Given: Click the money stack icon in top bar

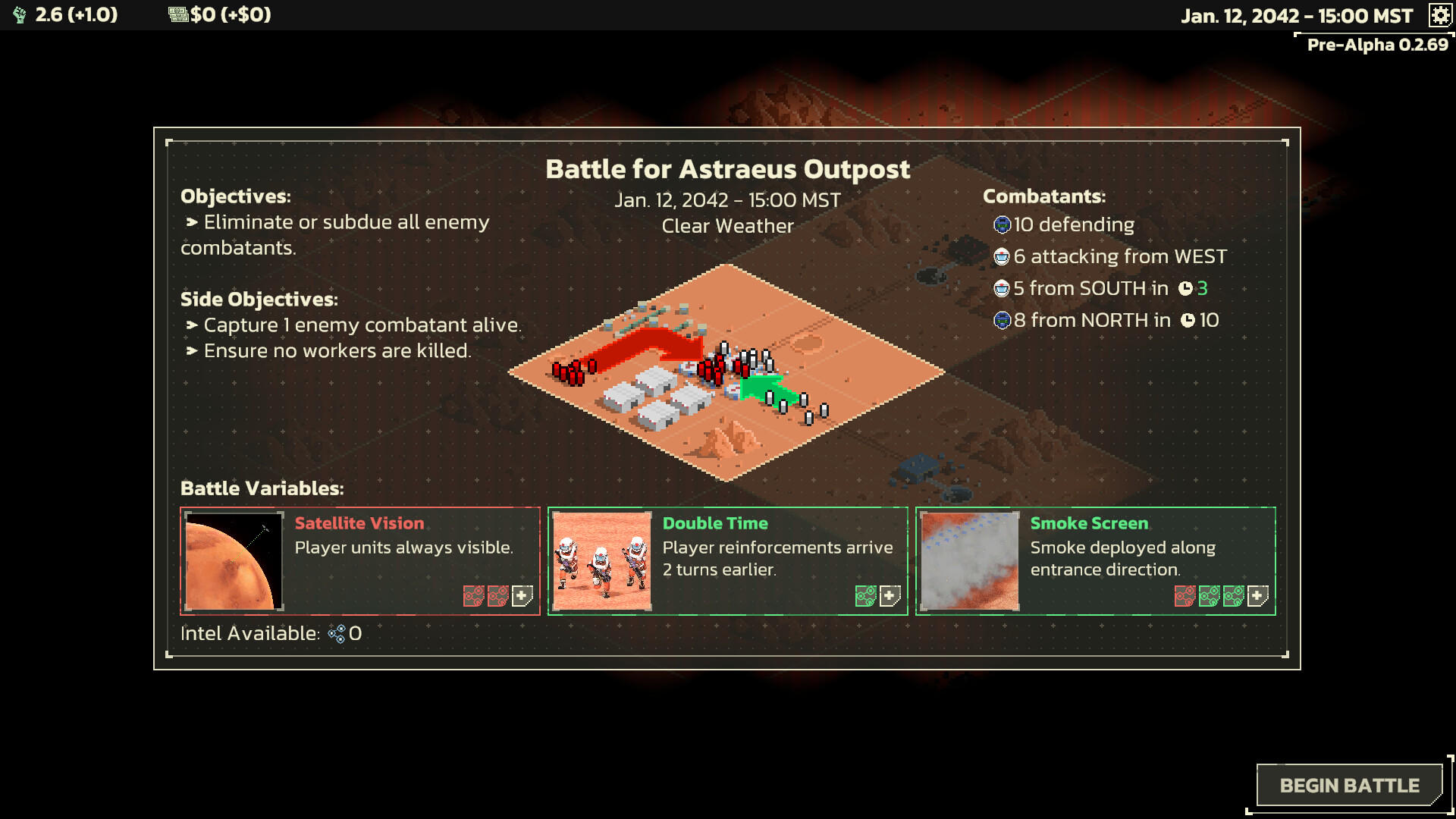Looking at the screenshot, I should tap(177, 13).
